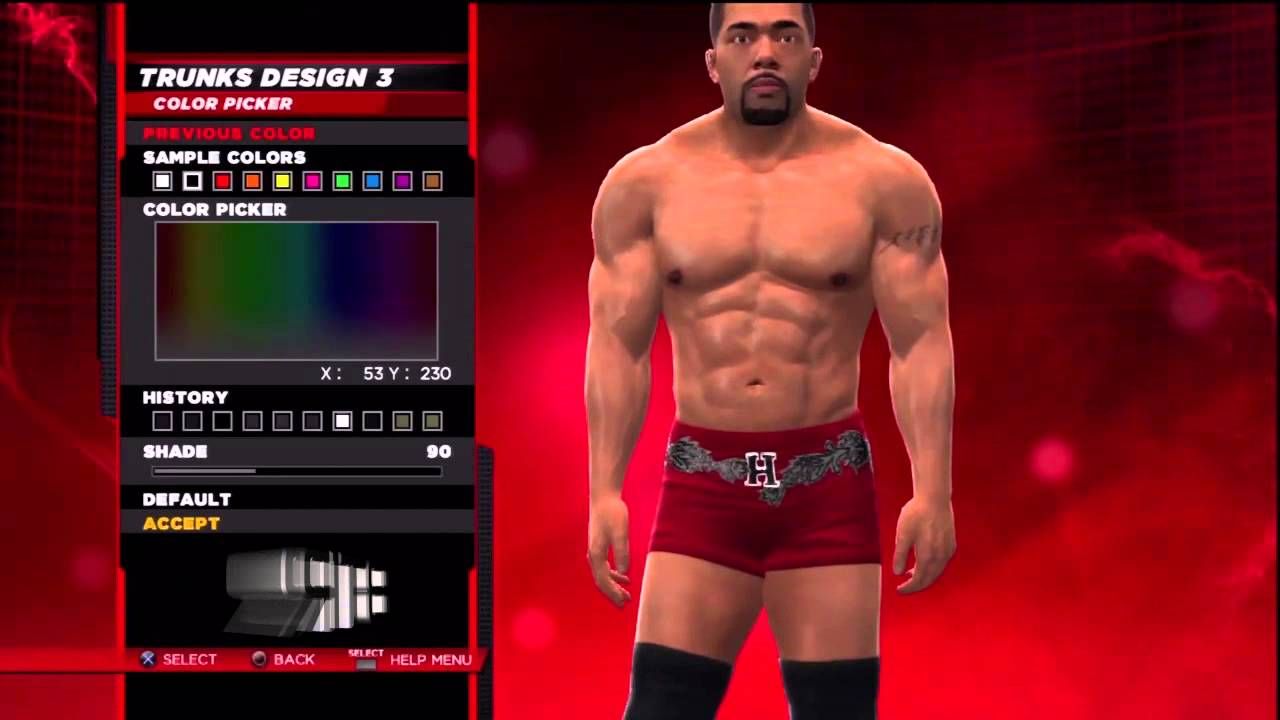Select the white swatch in History
Image resolution: width=1280 pixels, height=720 pixels.
click(342, 421)
